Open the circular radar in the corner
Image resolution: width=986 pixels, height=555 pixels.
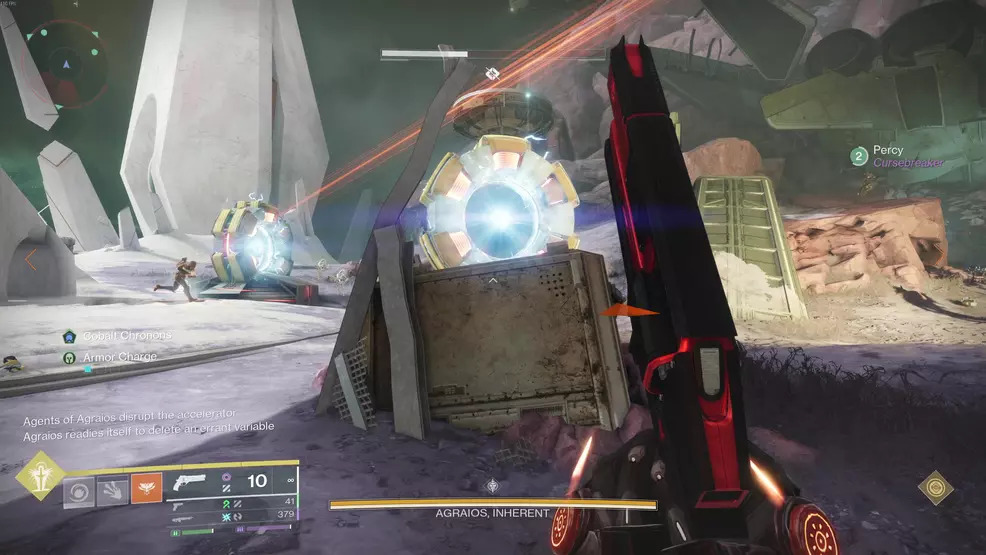pyautogui.click(x=67, y=63)
